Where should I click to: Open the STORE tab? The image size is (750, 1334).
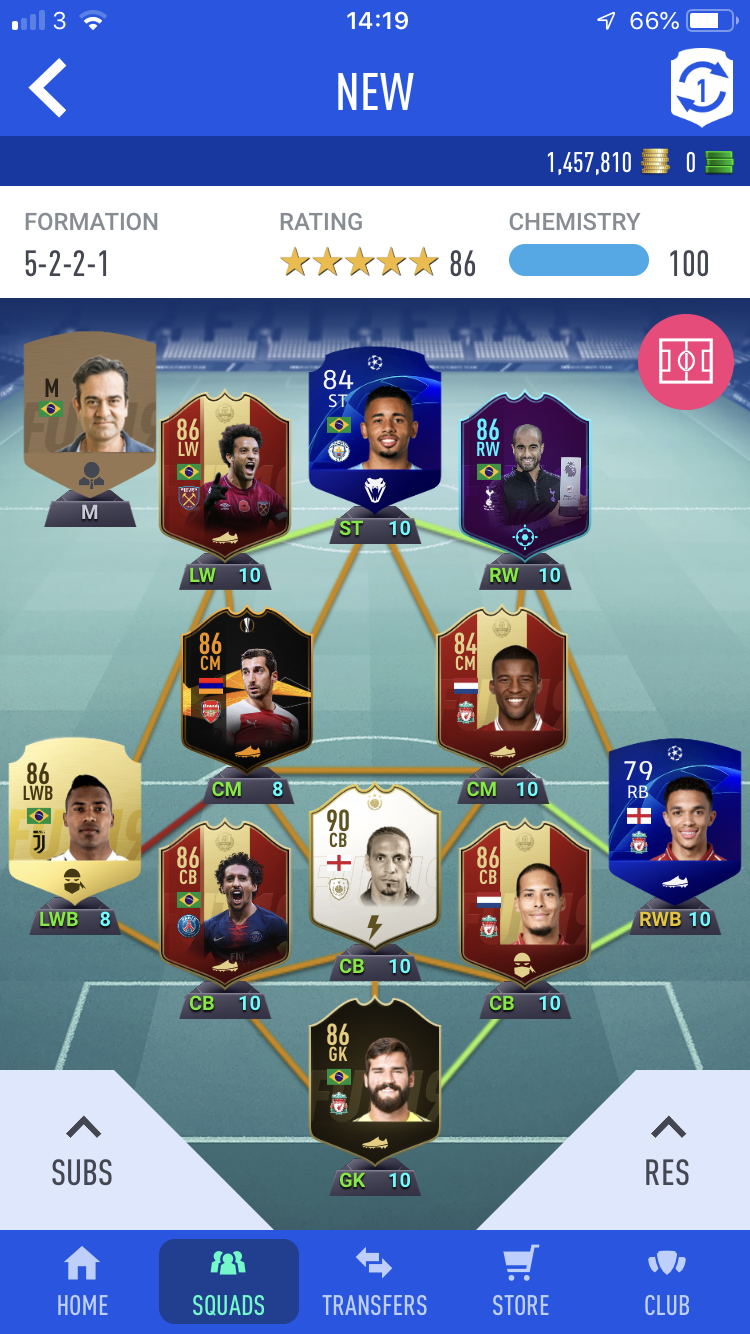[520, 1283]
